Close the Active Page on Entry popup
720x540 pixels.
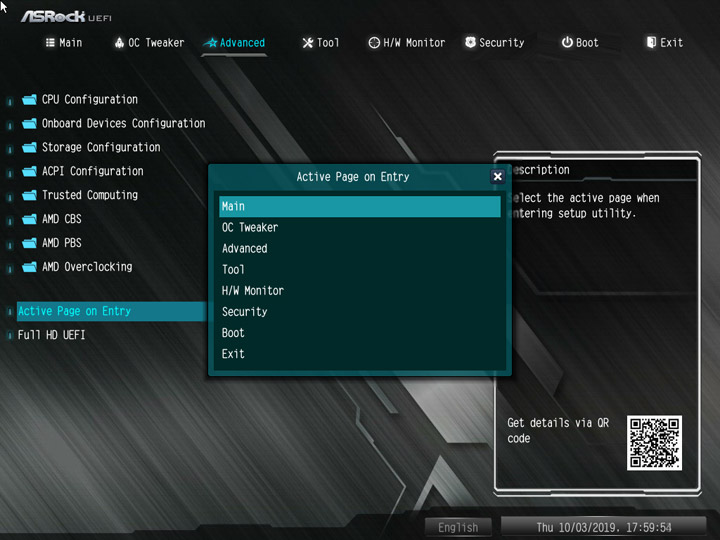coord(497,177)
